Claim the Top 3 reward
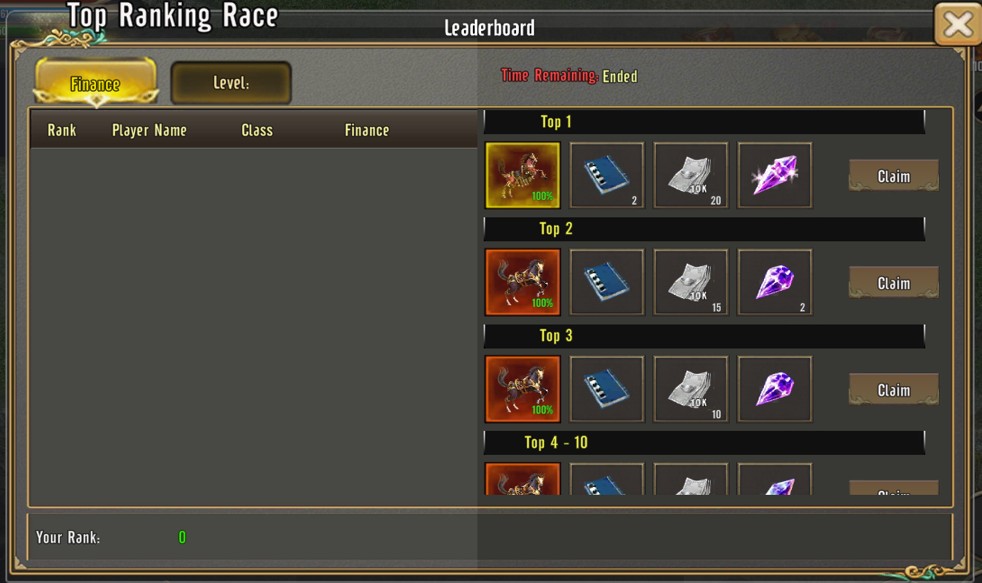 pyautogui.click(x=893, y=390)
